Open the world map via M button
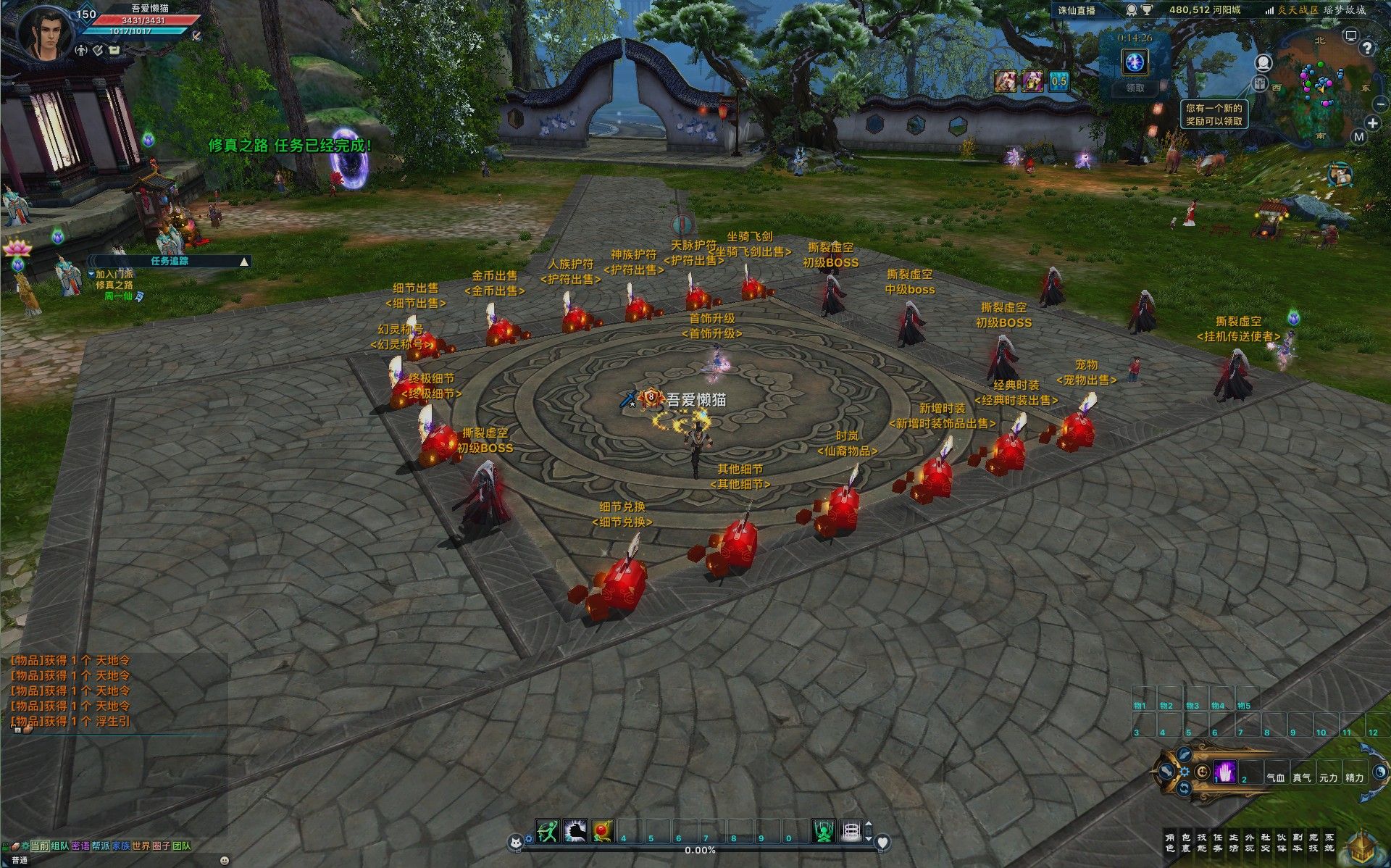Image resolution: width=1391 pixels, height=868 pixels. point(1358,136)
